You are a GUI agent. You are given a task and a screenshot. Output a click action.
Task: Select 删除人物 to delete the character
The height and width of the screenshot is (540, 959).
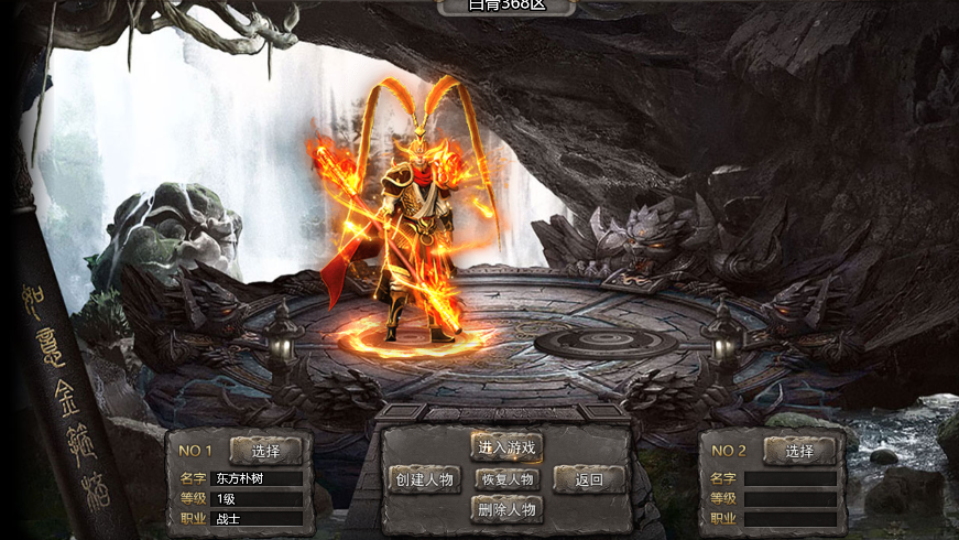click(506, 510)
